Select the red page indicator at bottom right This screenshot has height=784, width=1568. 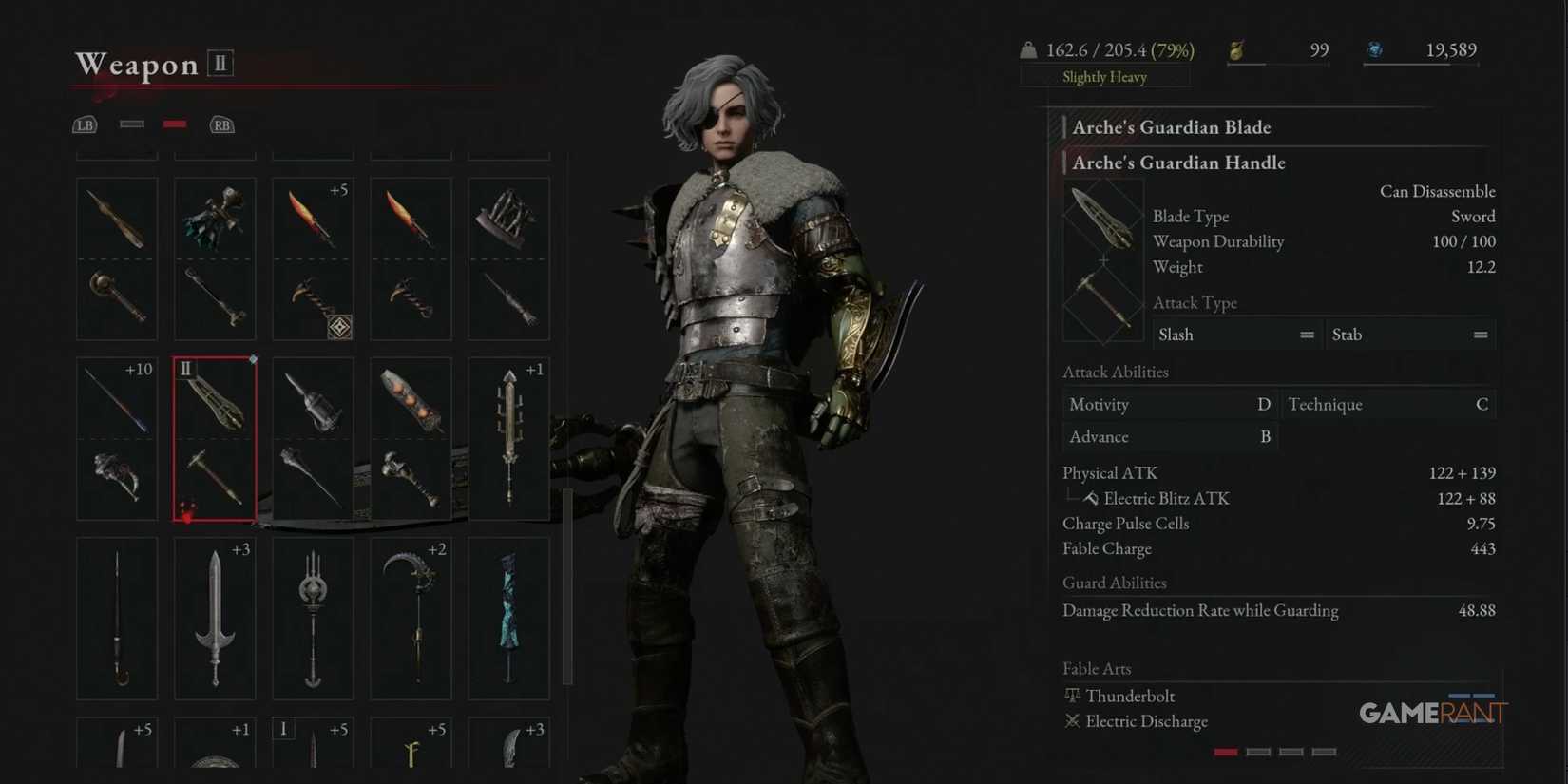click(x=1225, y=751)
